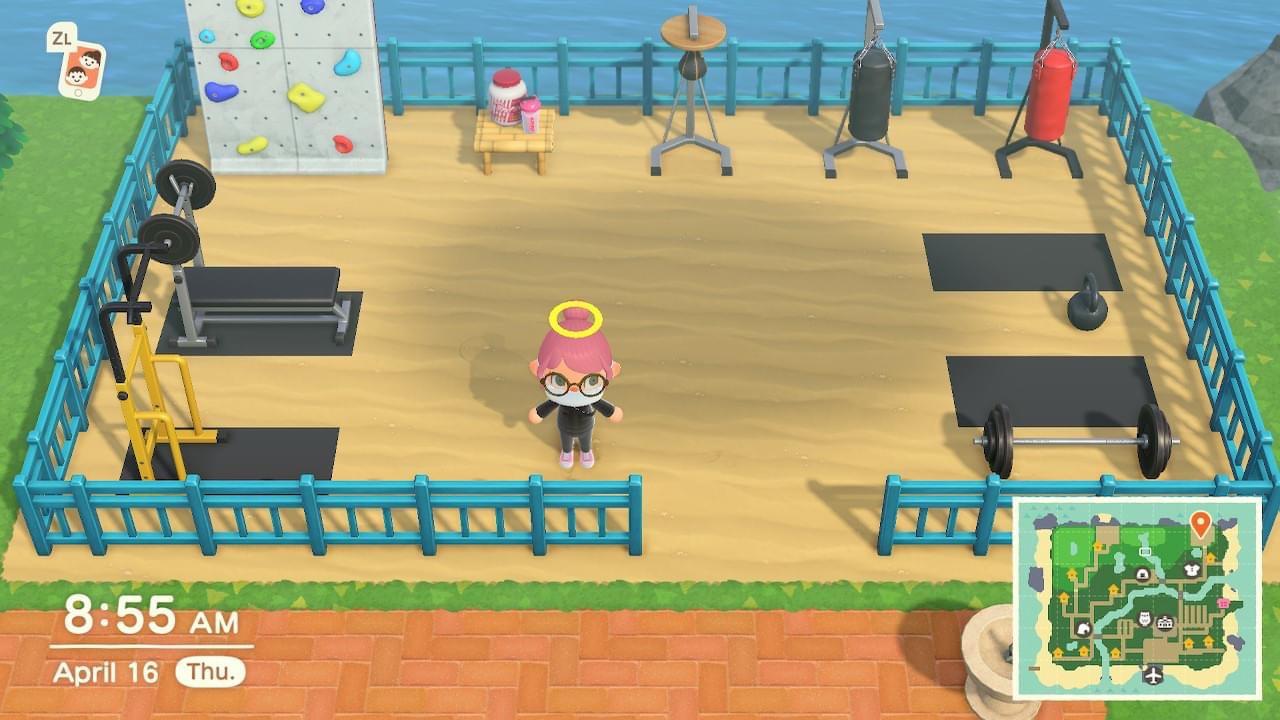Click the barbell on the ground

[x=1075, y=440]
